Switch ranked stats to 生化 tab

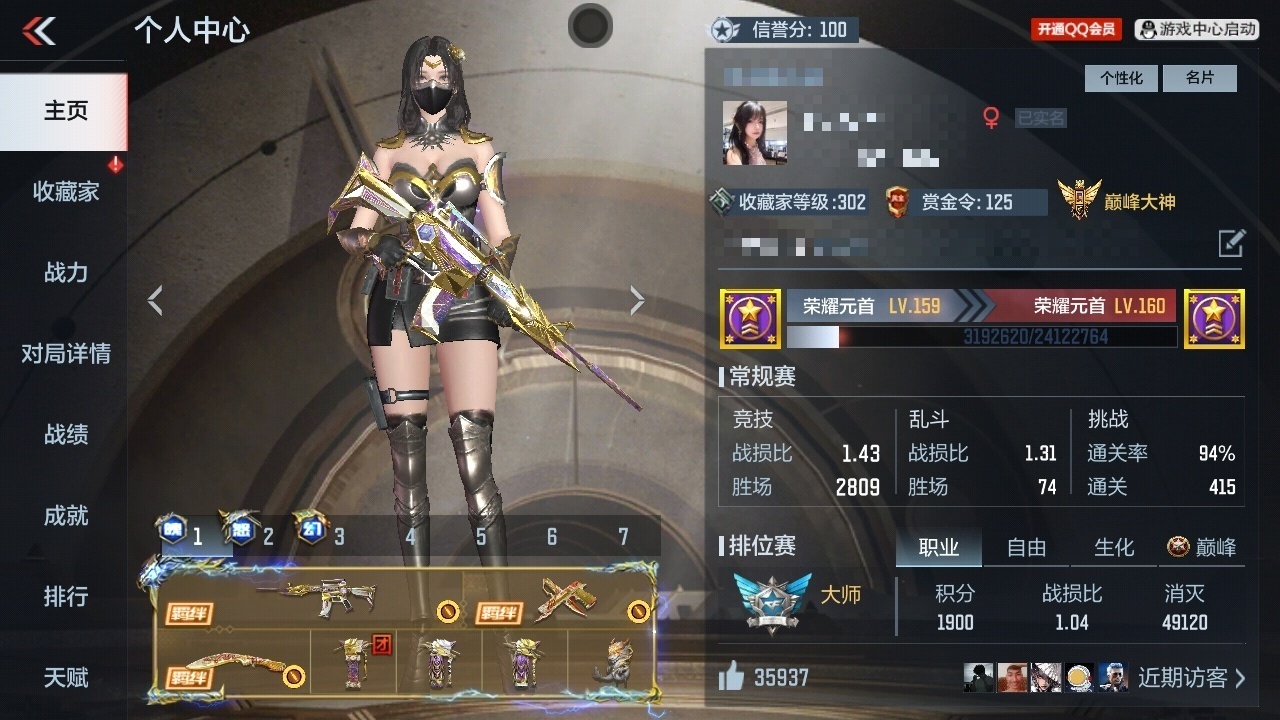(1114, 547)
